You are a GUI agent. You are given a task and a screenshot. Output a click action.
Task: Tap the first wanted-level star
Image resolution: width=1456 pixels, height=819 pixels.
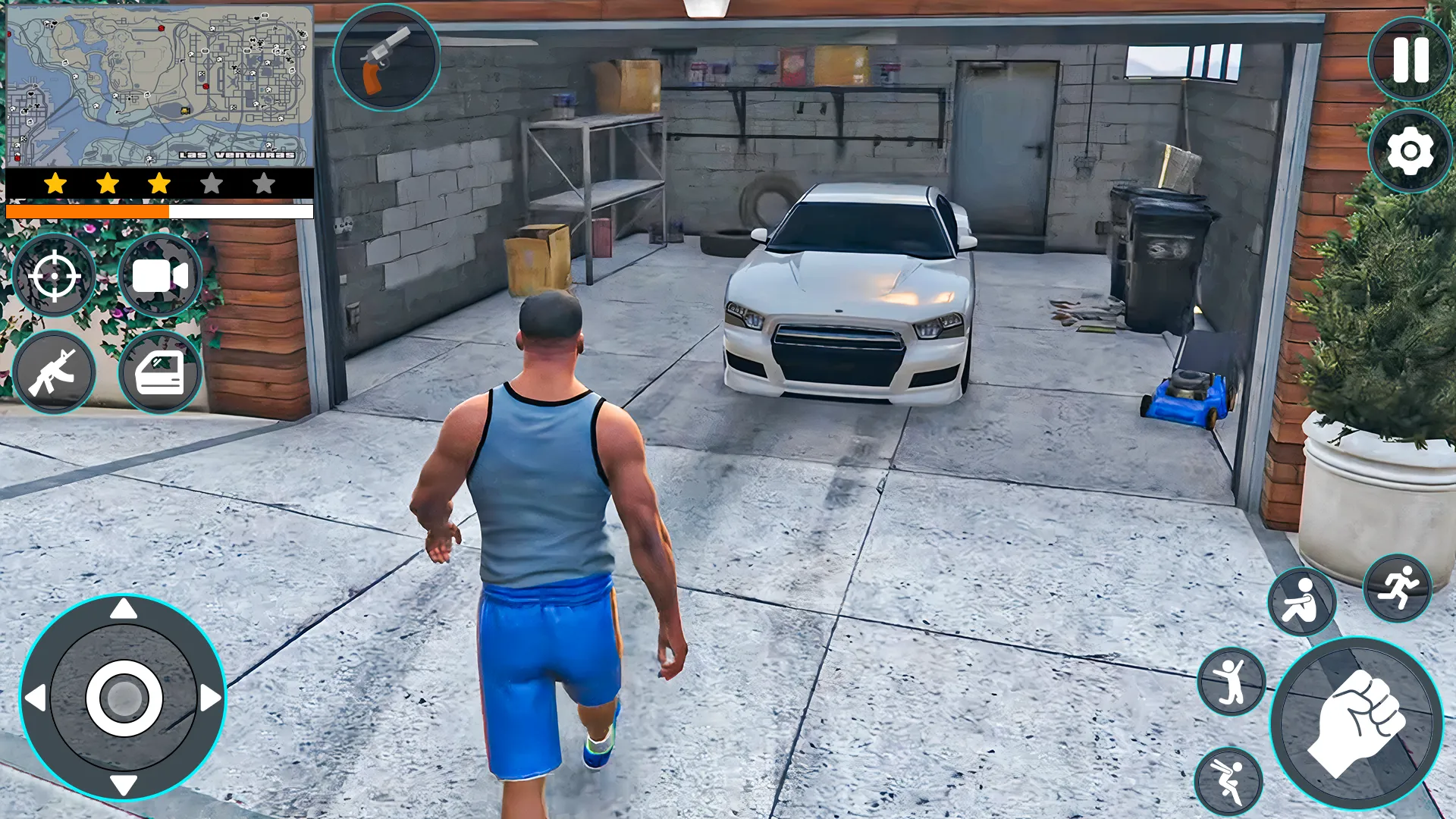pos(55,181)
